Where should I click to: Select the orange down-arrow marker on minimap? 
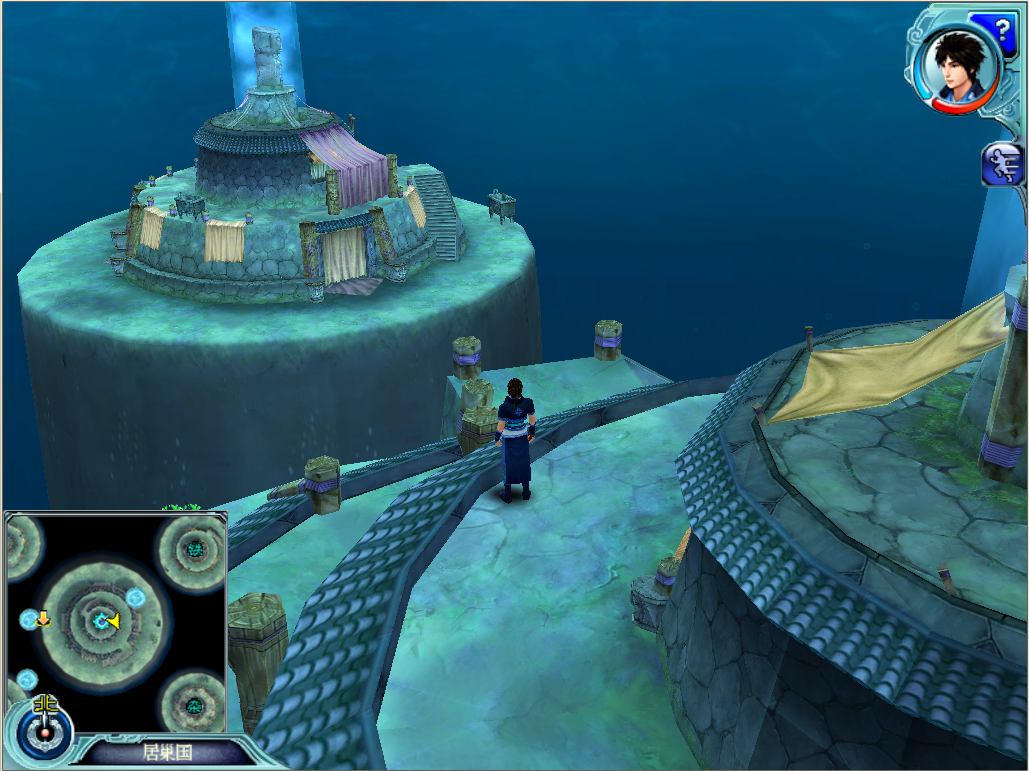(43, 620)
